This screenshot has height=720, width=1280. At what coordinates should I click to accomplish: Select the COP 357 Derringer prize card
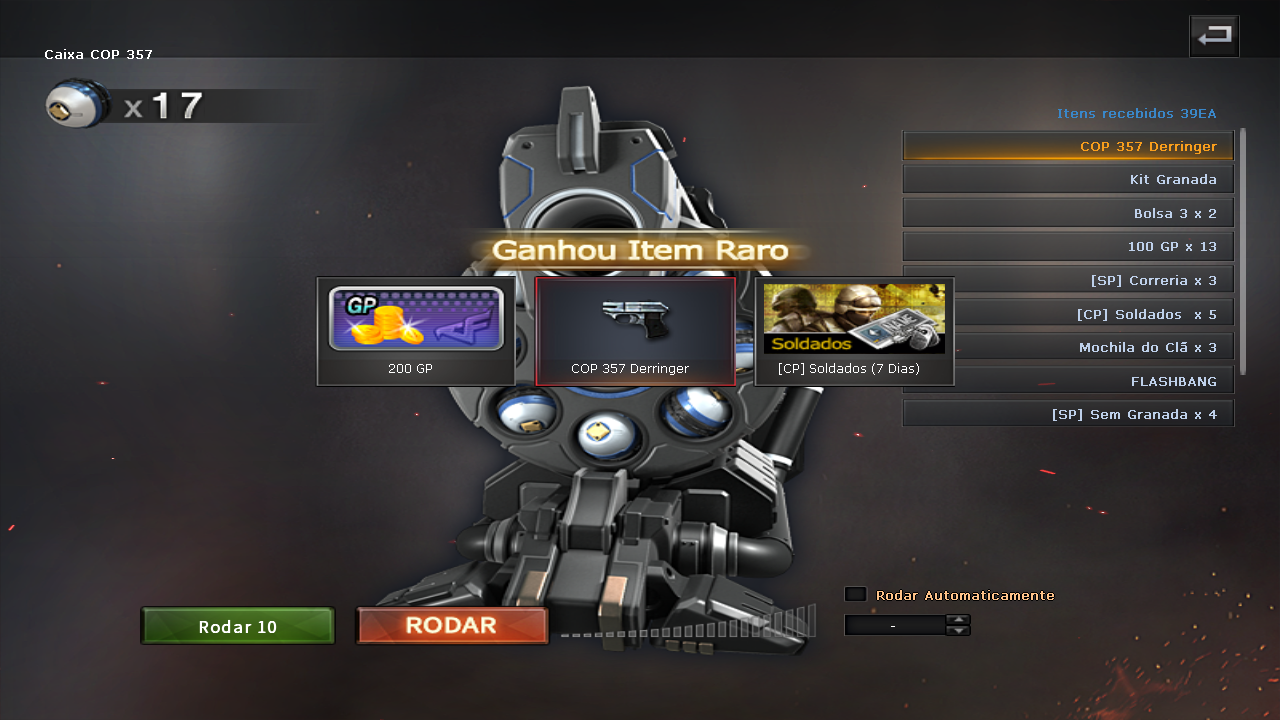click(x=635, y=331)
